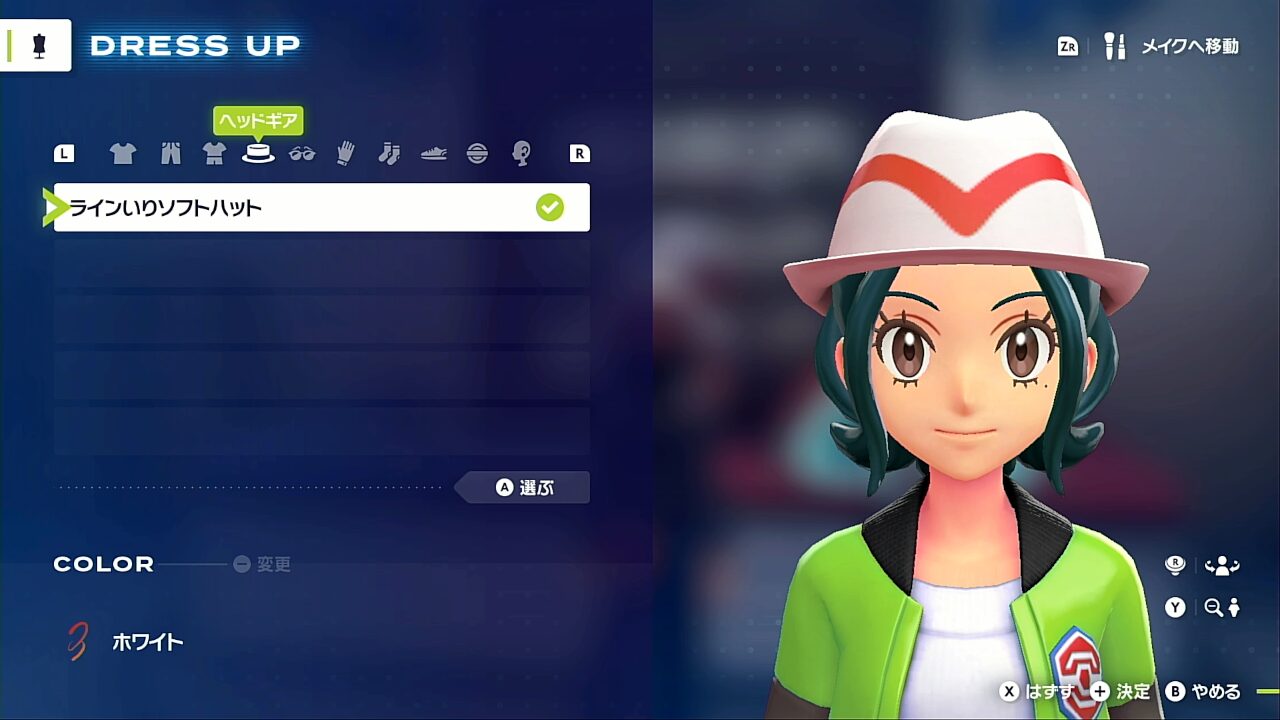The image size is (1280, 720).
Task: Select the hat headgear category tab
Action: [258, 153]
